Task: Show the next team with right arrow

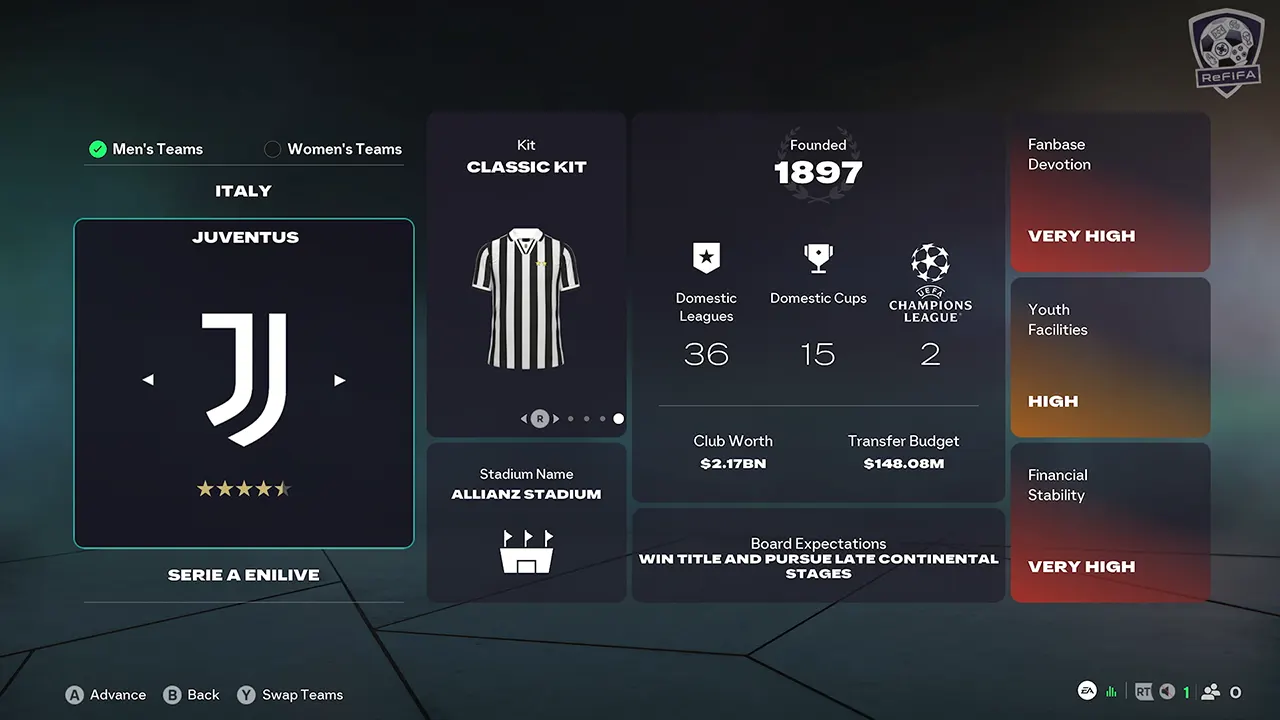Action: [339, 380]
